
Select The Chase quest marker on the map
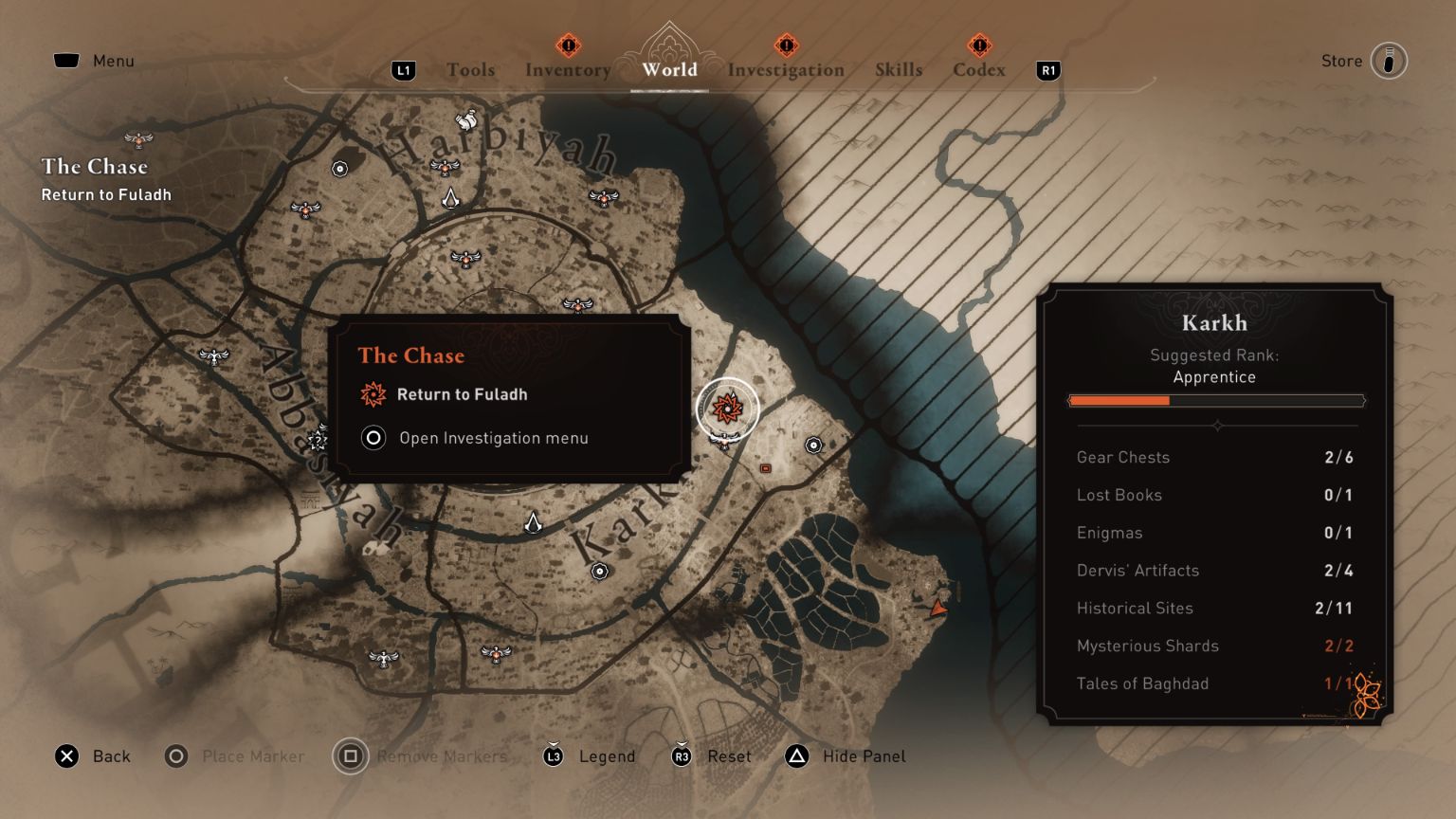coord(726,409)
